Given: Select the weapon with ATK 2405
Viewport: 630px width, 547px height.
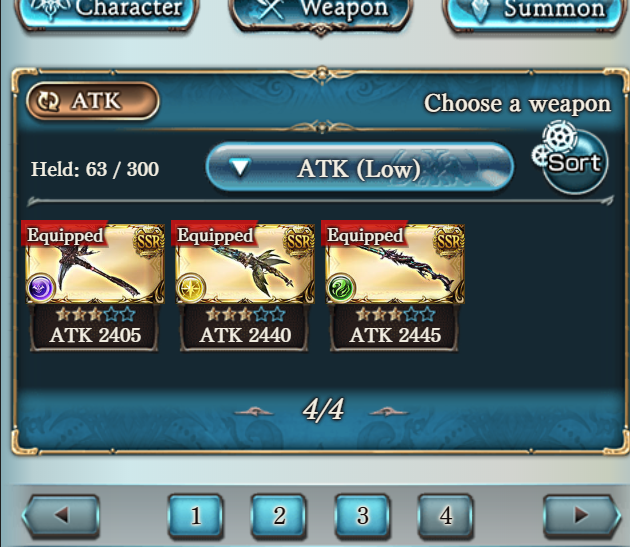Looking at the screenshot, I should (x=95, y=285).
